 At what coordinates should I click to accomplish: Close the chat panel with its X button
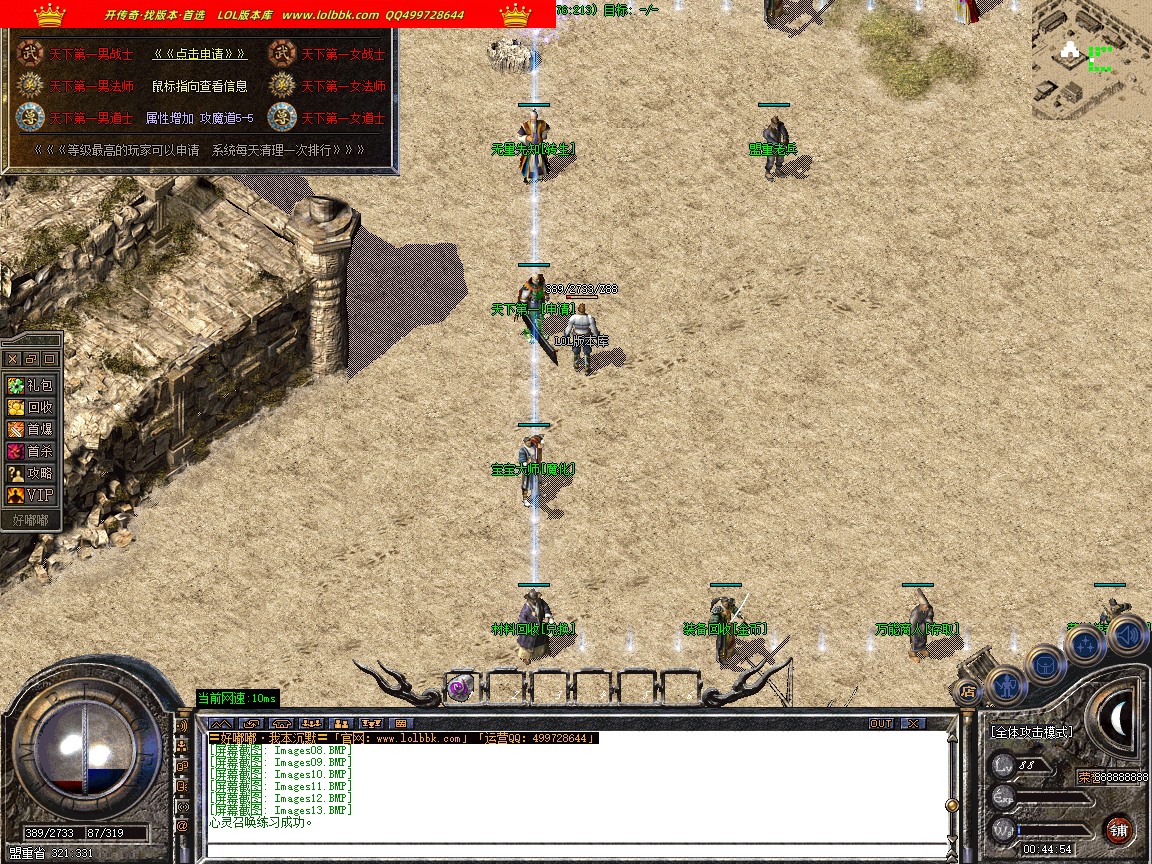(912, 723)
